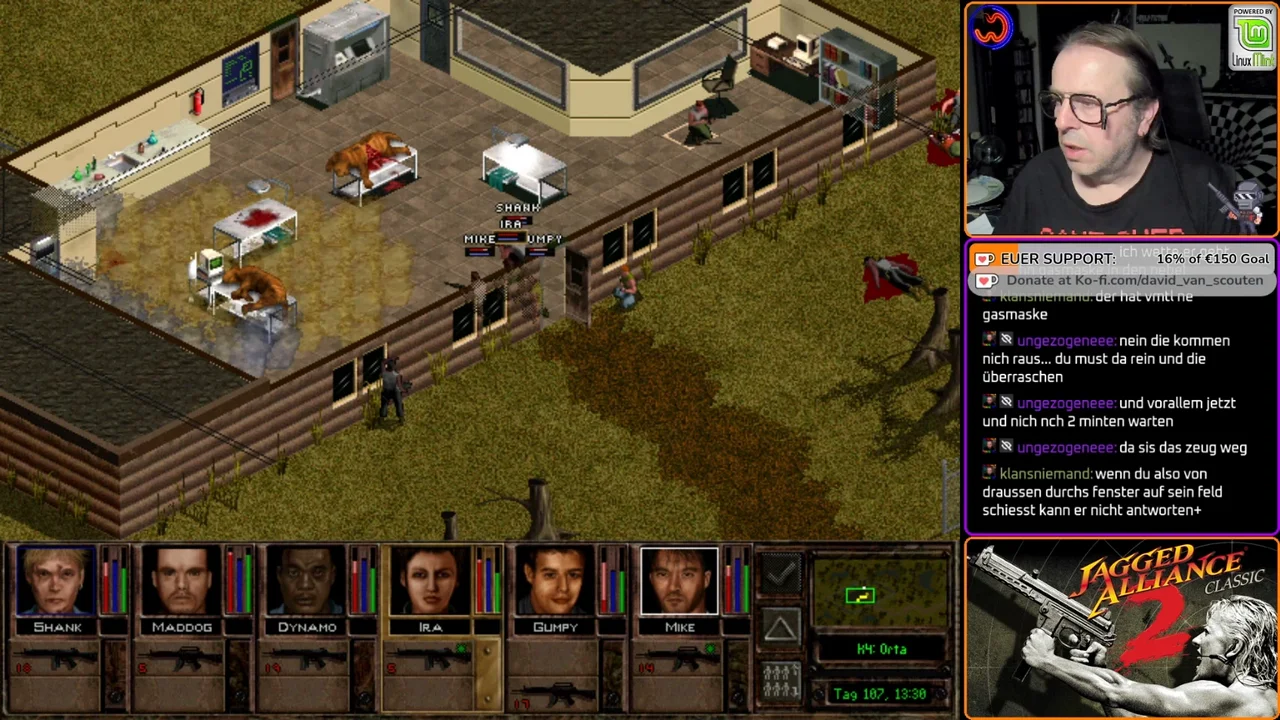Choose Dynamo's portrait

(306, 580)
